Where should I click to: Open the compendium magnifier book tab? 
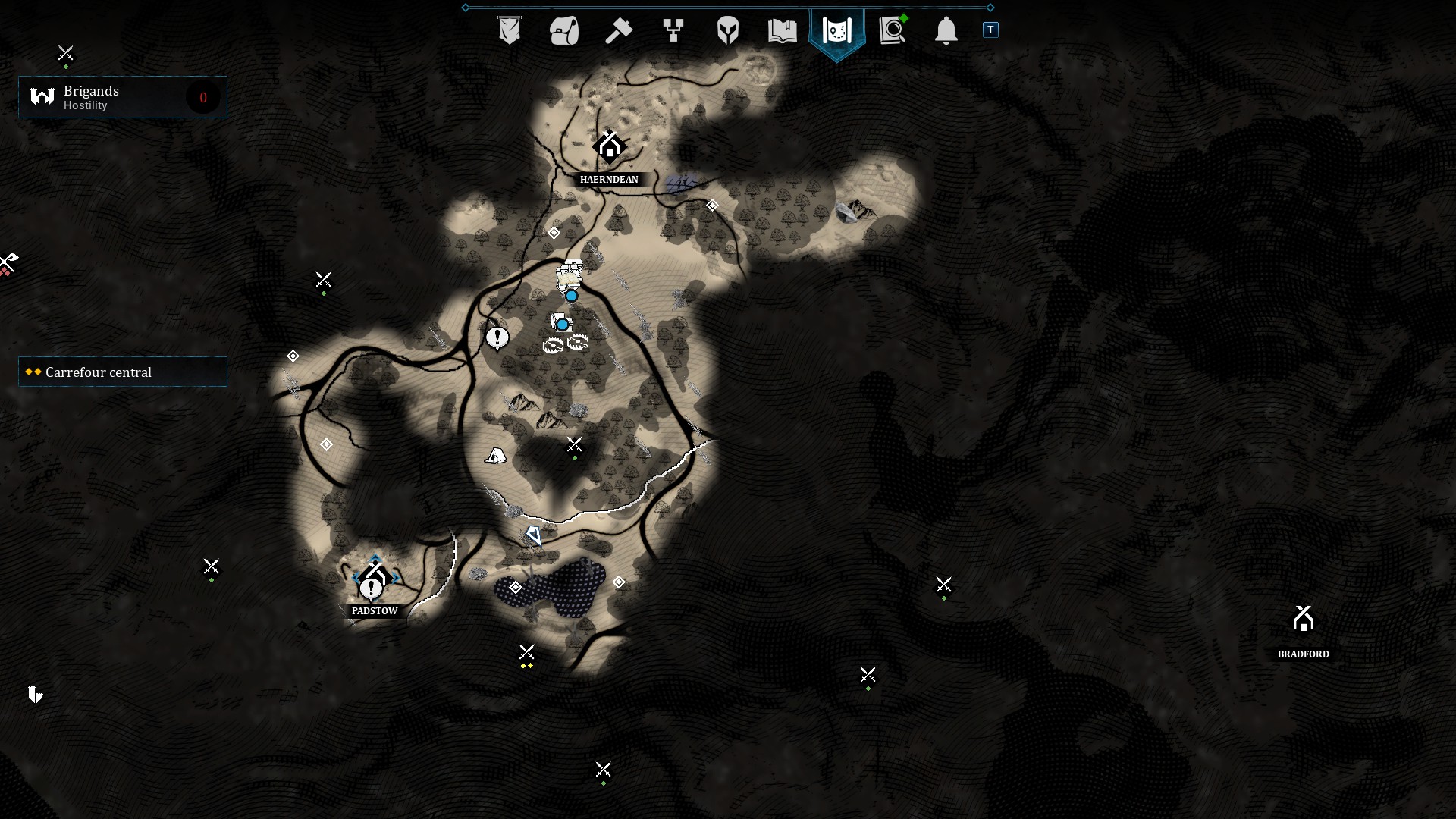pyautogui.click(x=893, y=30)
